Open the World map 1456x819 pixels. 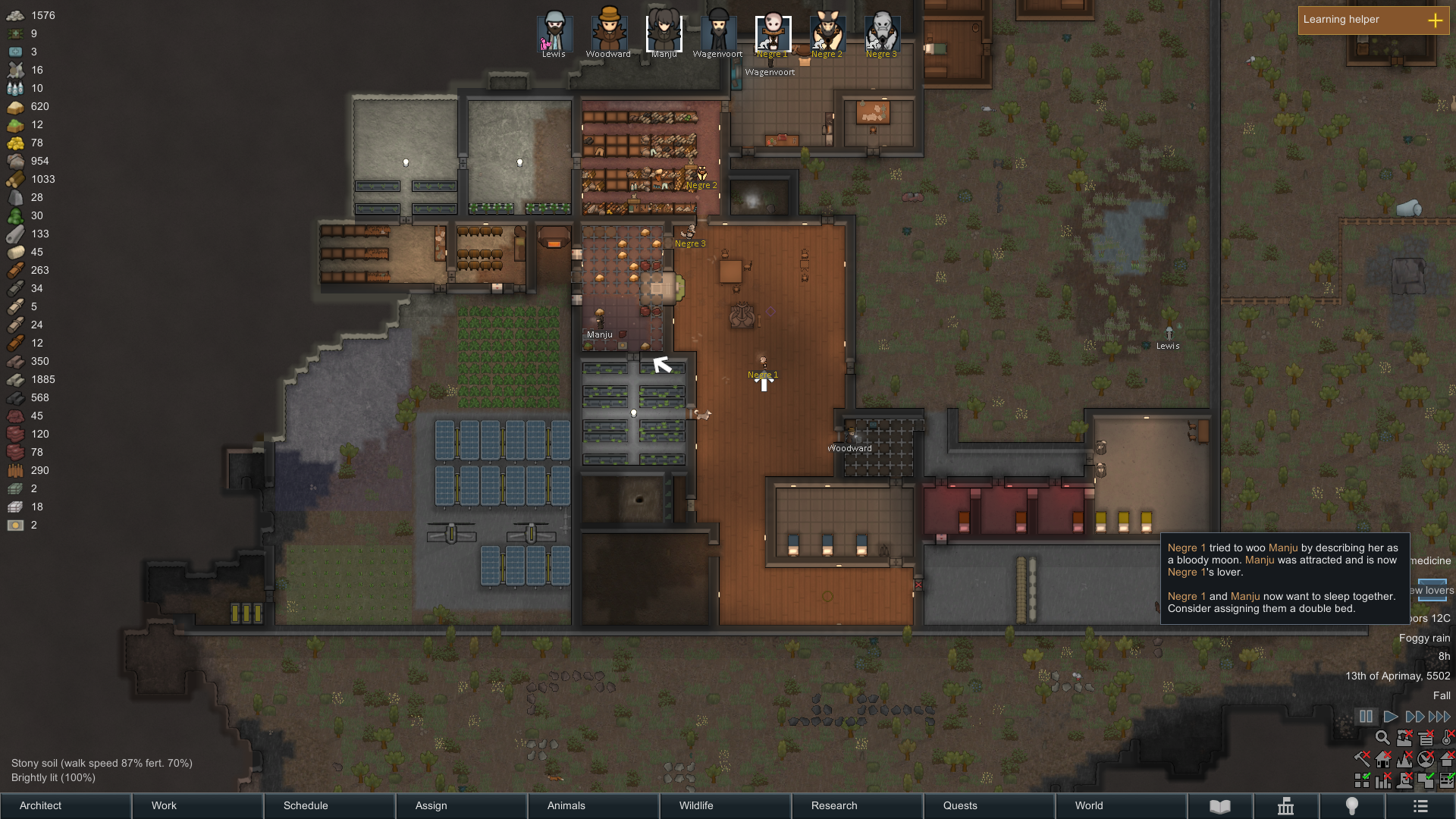coord(1121,805)
